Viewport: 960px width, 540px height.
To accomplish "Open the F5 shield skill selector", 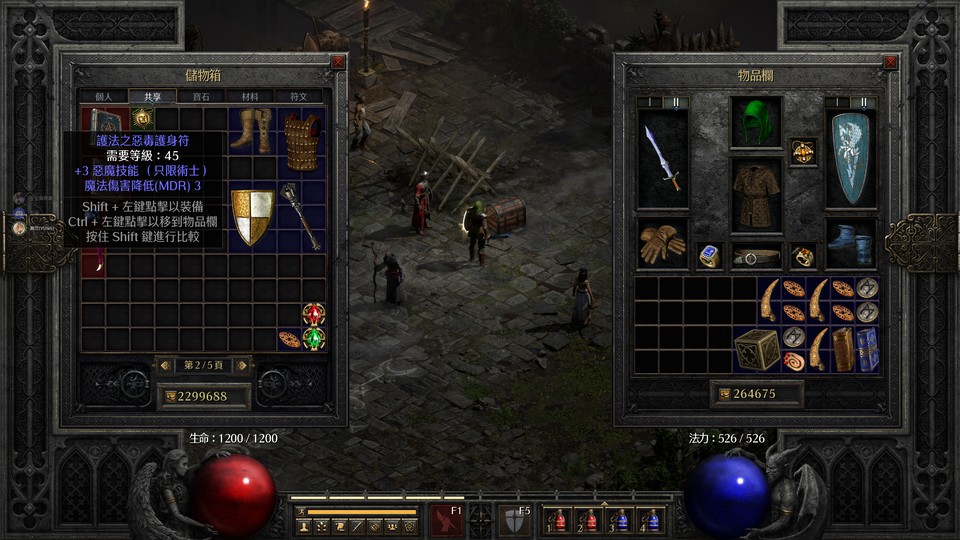I will pos(514,521).
